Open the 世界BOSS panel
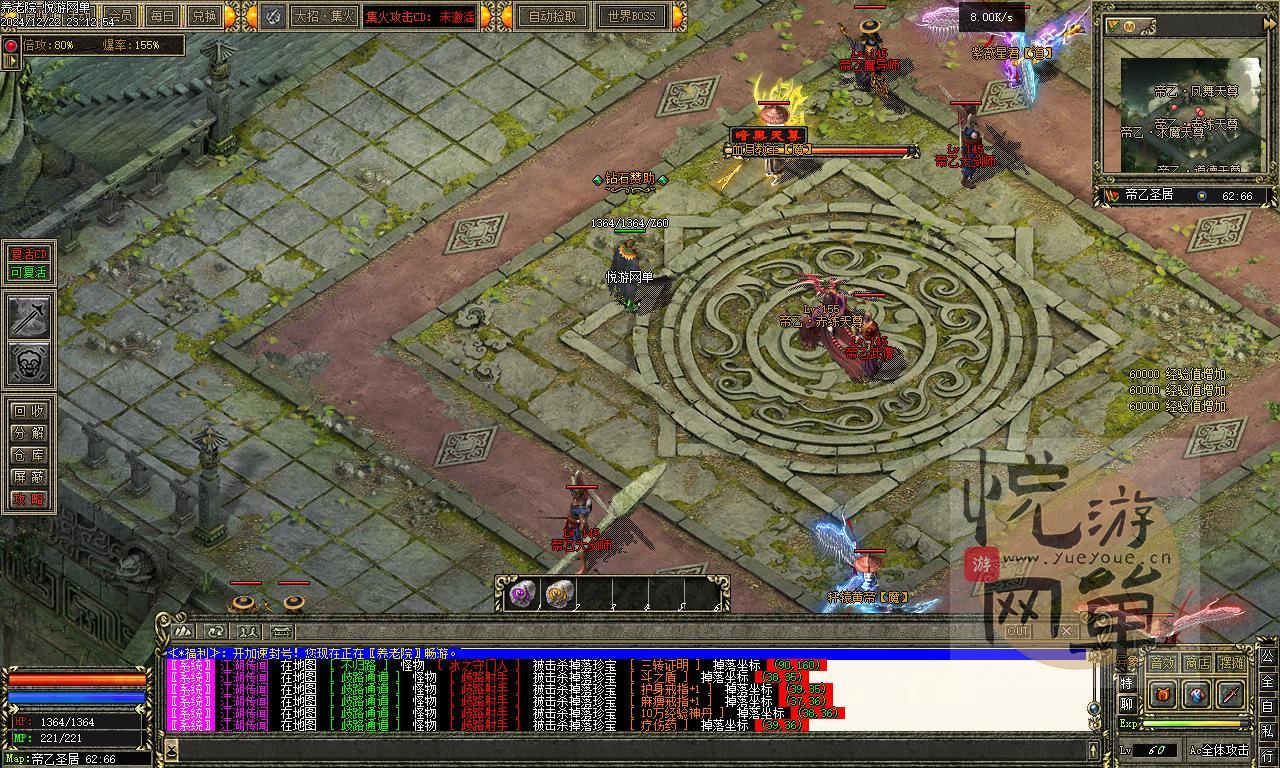Viewport: 1280px width, 768px height. point(631,16)
